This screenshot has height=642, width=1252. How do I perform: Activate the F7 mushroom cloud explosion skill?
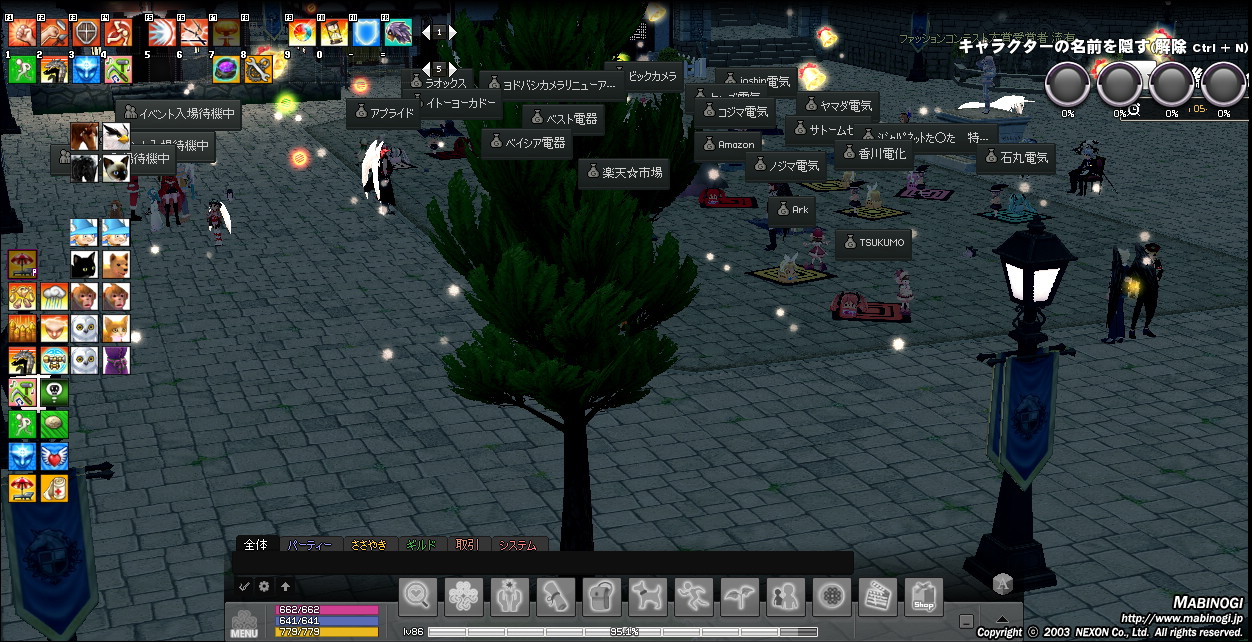[x=226, y=33]
